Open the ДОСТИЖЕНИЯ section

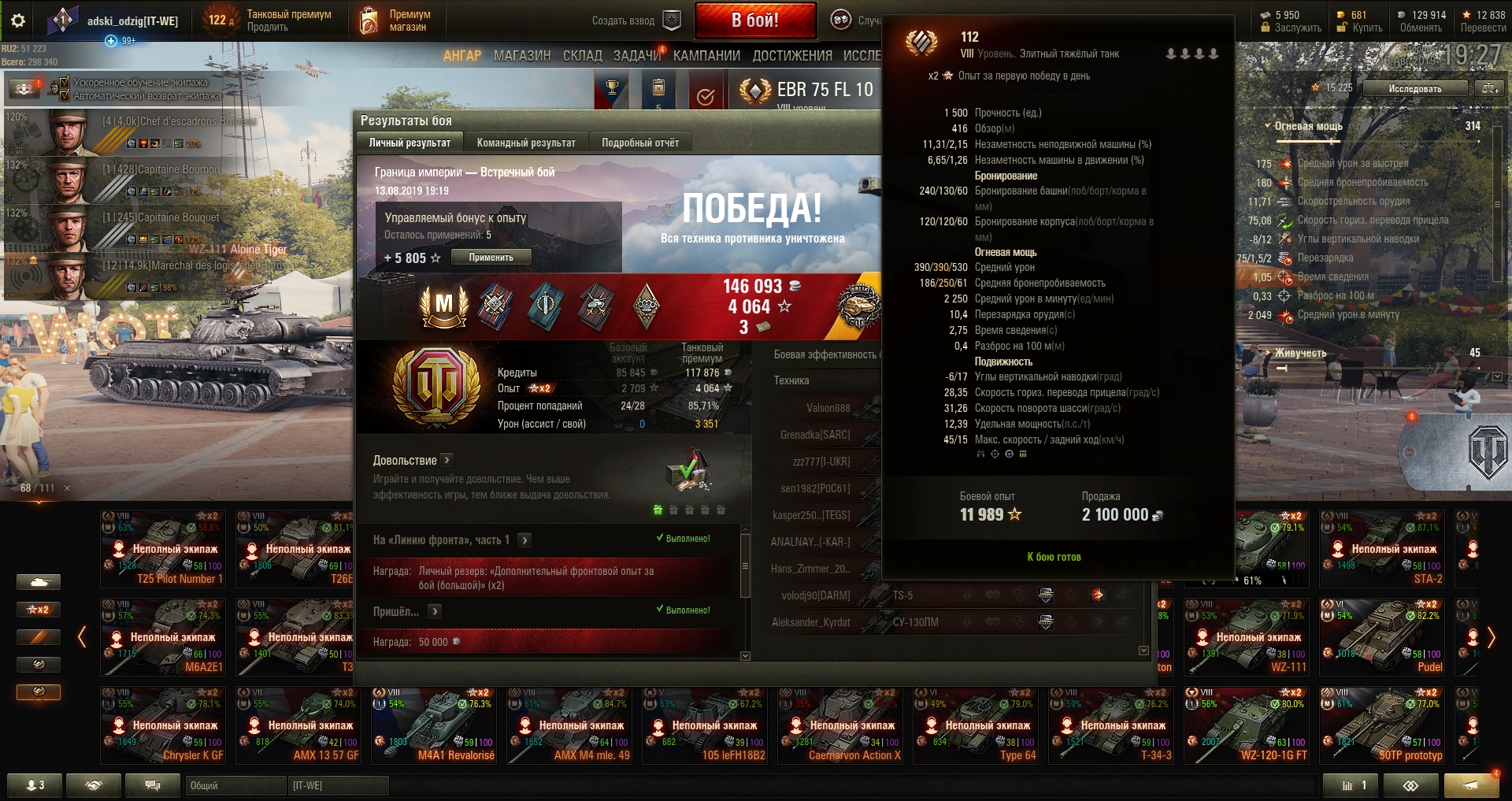[x=792, y=56]
